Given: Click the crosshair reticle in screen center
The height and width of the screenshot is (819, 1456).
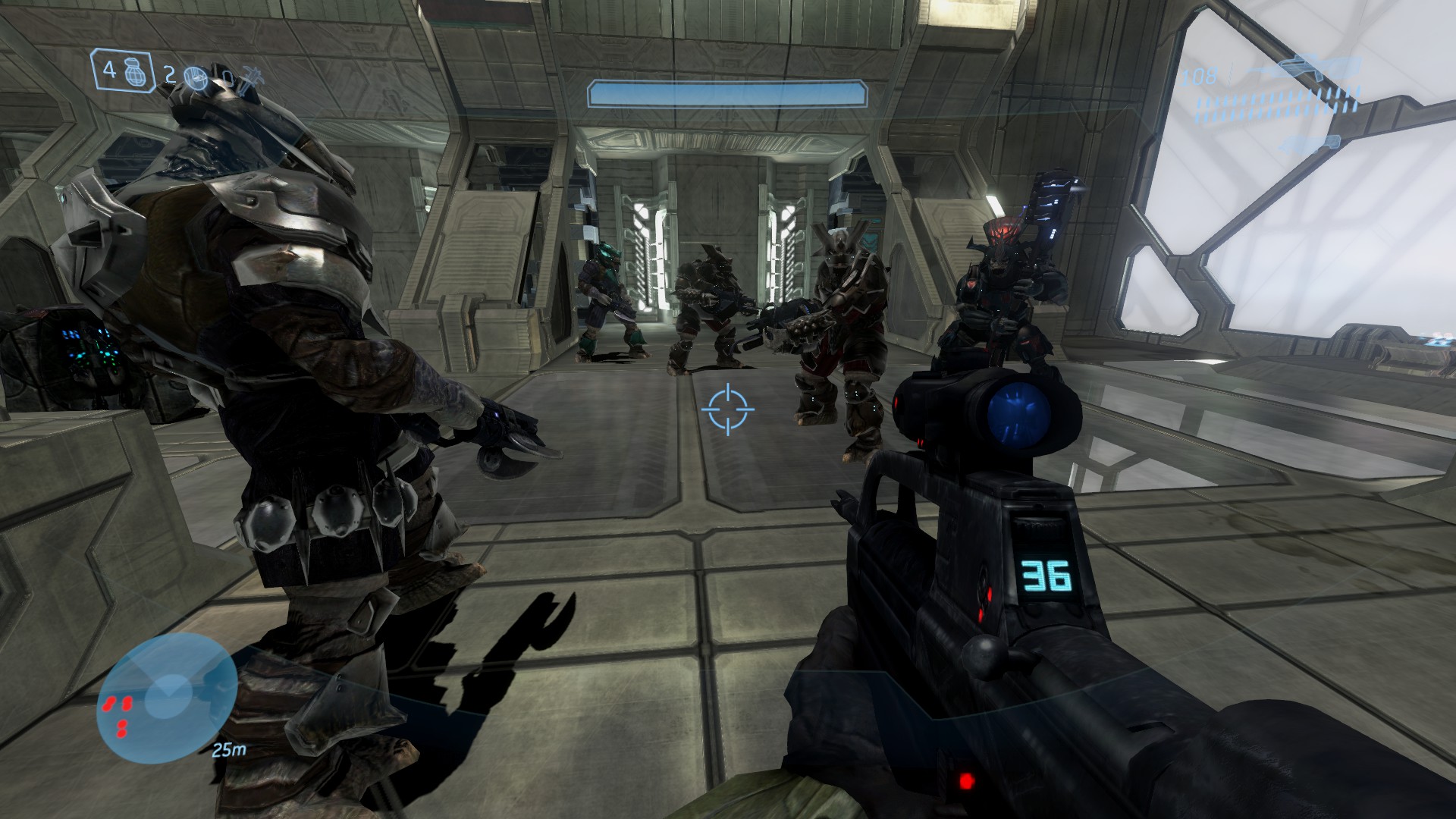Looking at the screenshot, I should click(x=728, y=409).
